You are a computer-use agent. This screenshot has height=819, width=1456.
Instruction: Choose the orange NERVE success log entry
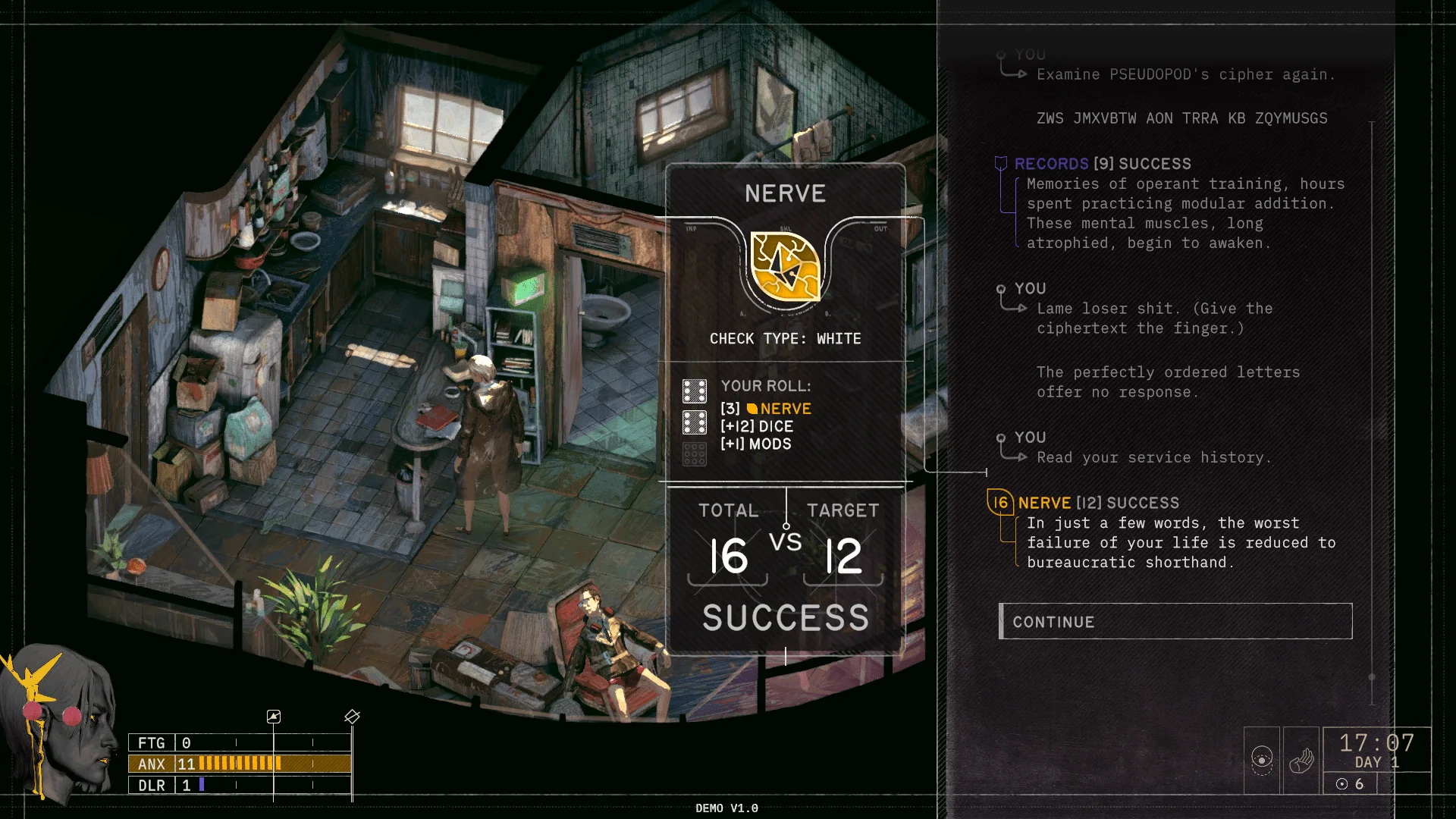1098,503
